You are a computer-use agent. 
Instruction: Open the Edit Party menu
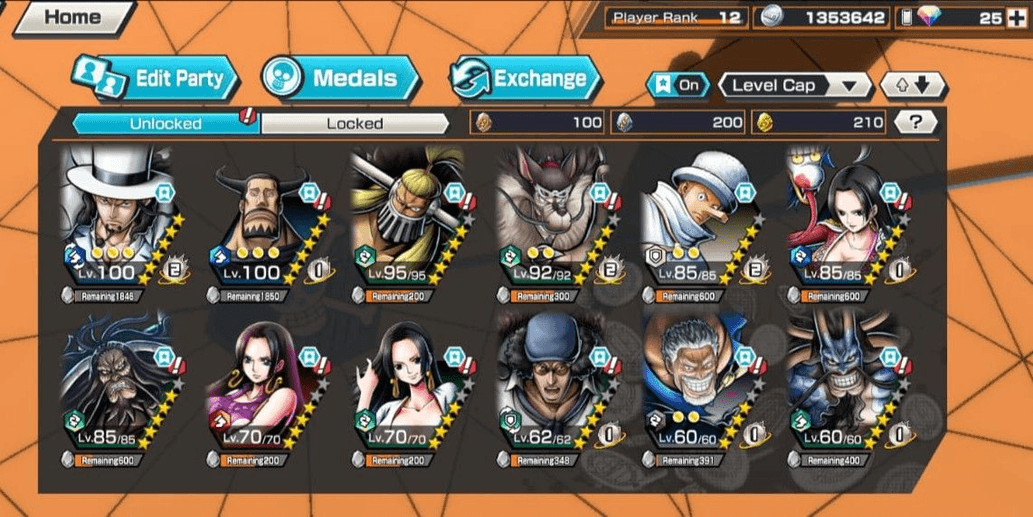(156, 79)
